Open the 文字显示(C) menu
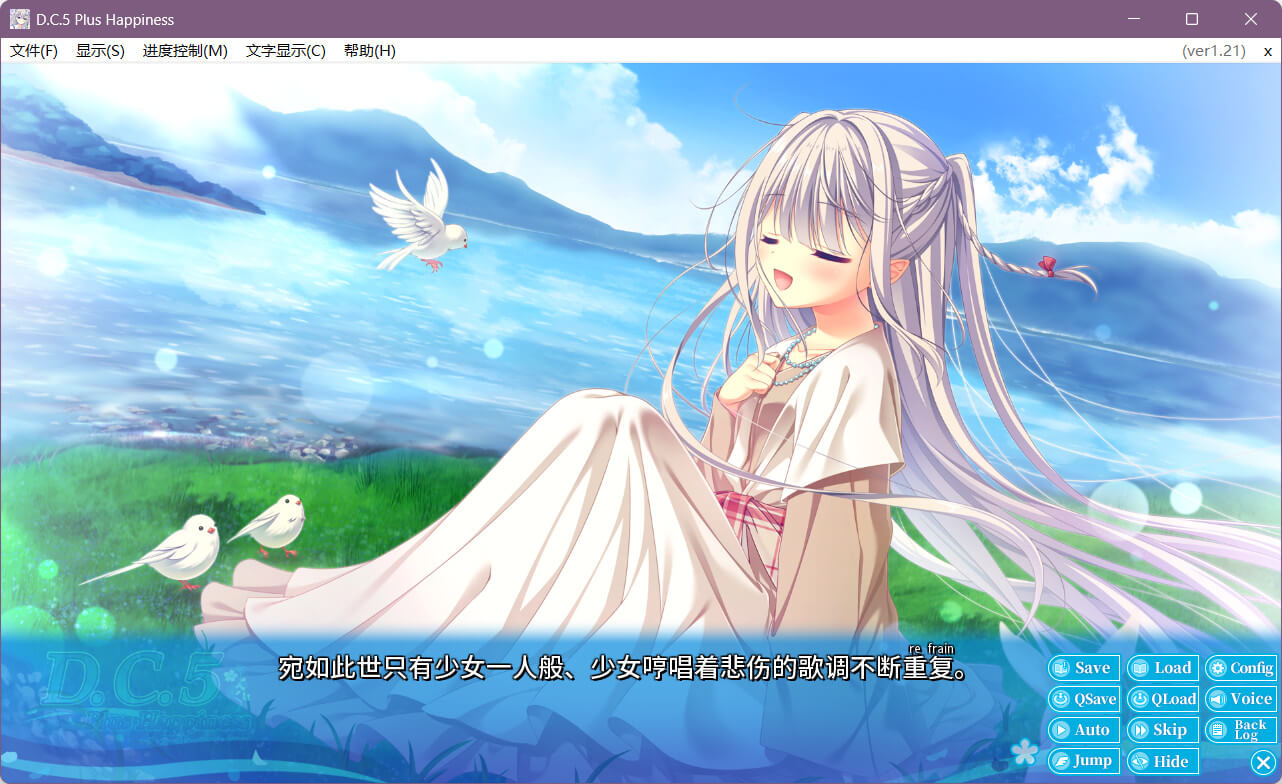 286,51
